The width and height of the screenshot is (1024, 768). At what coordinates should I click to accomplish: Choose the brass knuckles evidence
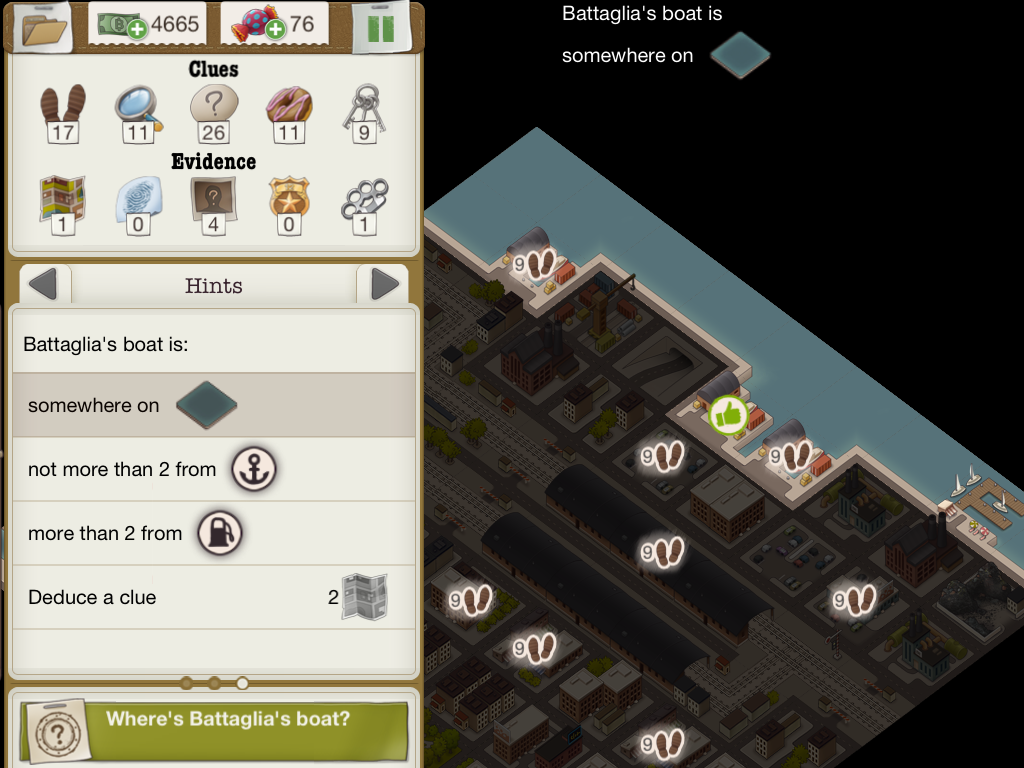point(364,199)
